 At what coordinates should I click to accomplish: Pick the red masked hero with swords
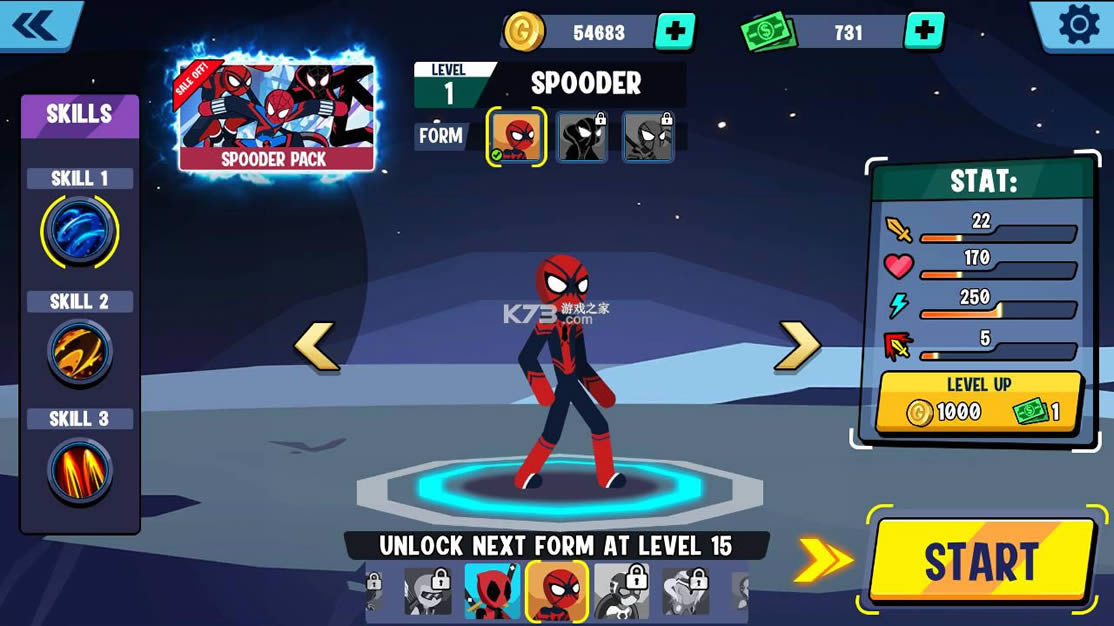click(491, 591)
